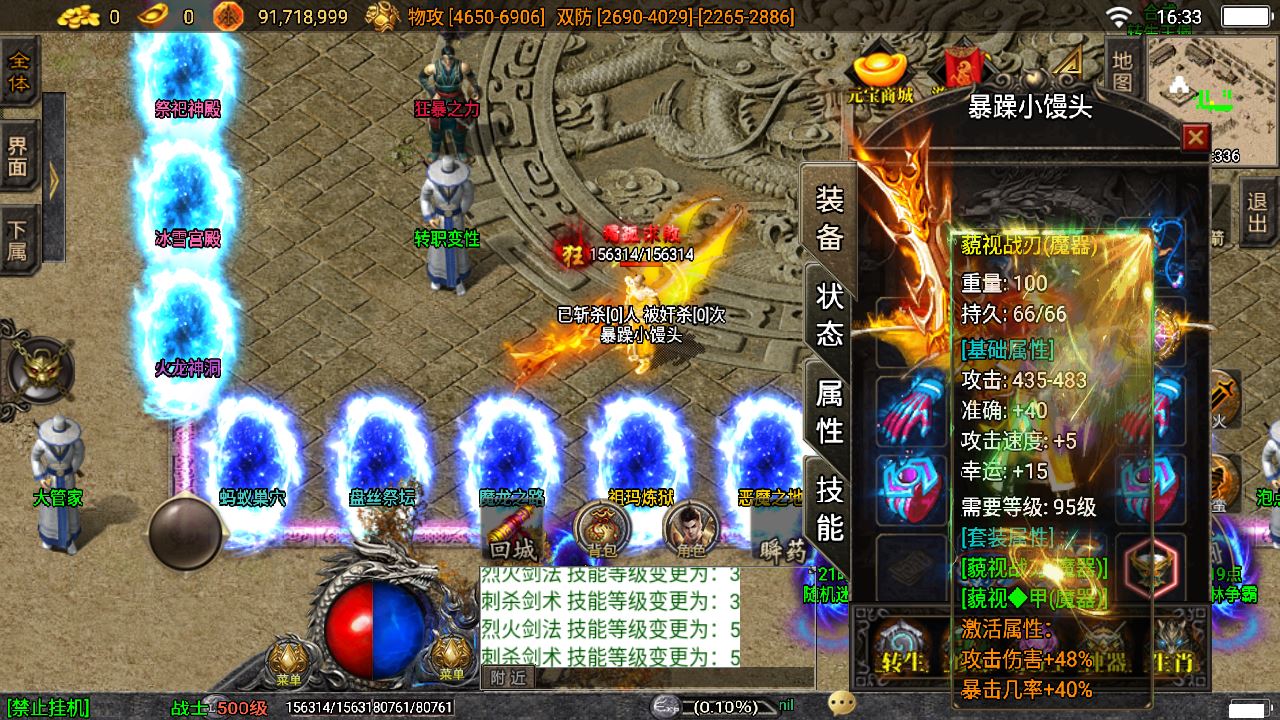Switch to the 装备 equipment tab
Screen dimensions: 1280x720
(829, 217)
